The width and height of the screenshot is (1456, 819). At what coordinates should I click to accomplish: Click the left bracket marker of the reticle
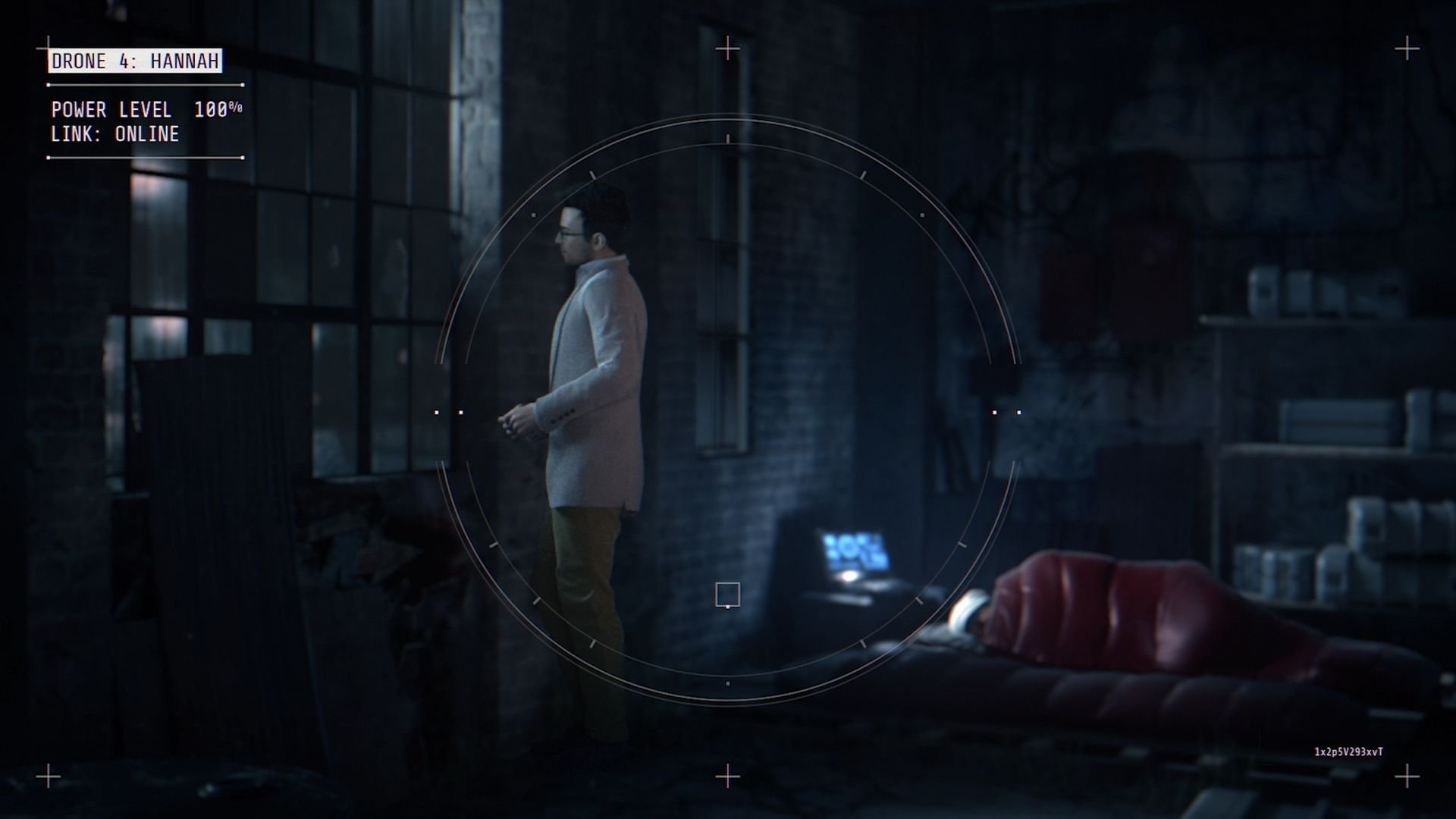449,412
